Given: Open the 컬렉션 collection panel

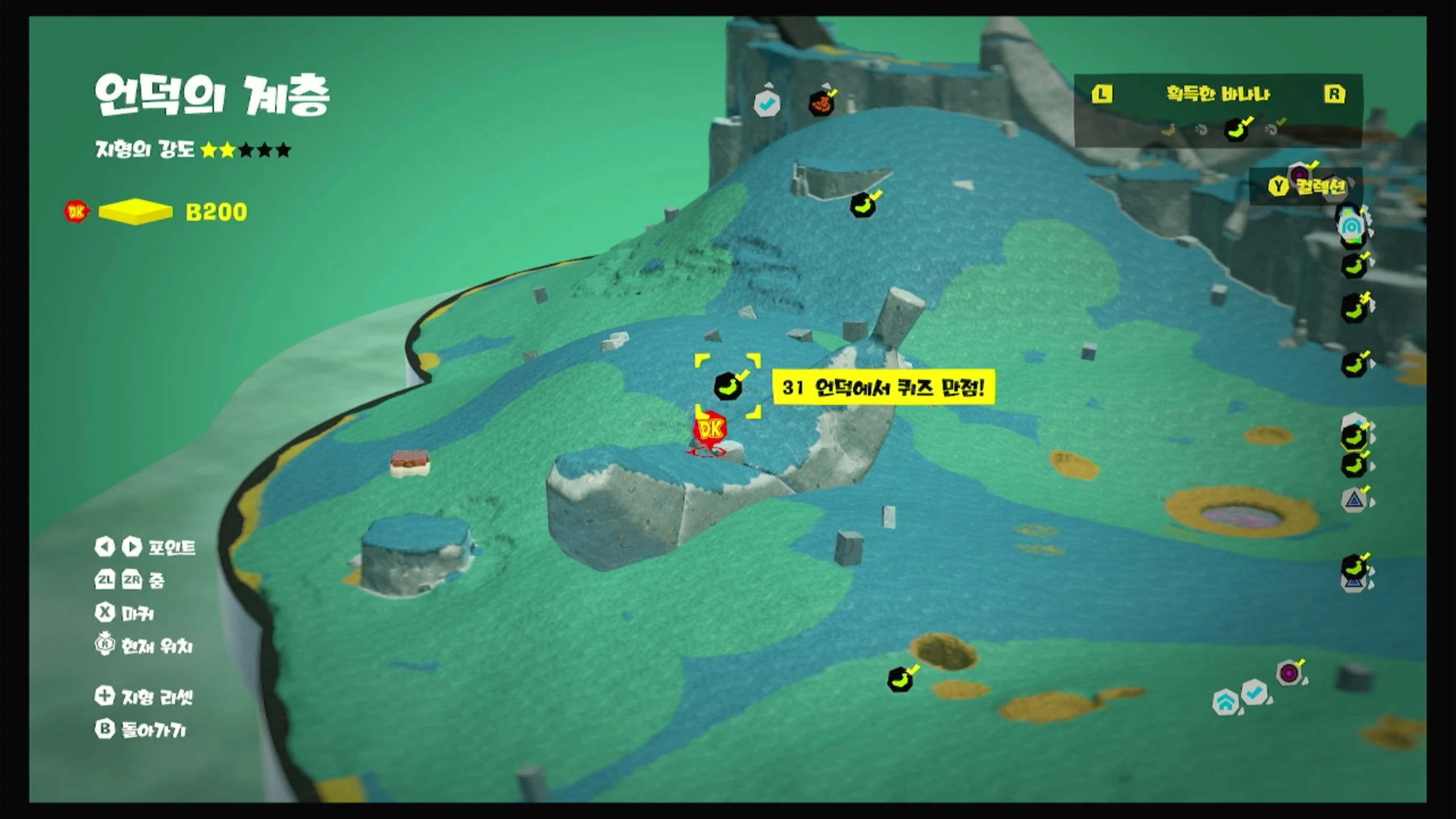Looking at the screenshot, I should click(1308, 186).
